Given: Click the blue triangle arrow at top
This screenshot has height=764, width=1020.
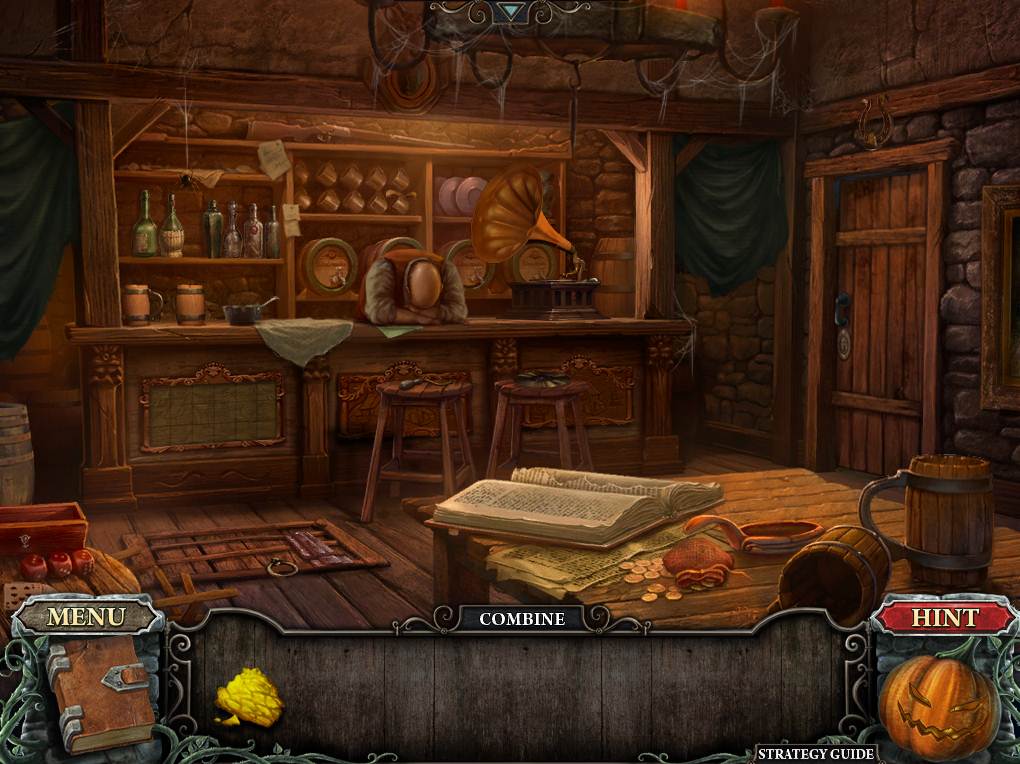Looking at the screenshot, I should pos(512,11).
